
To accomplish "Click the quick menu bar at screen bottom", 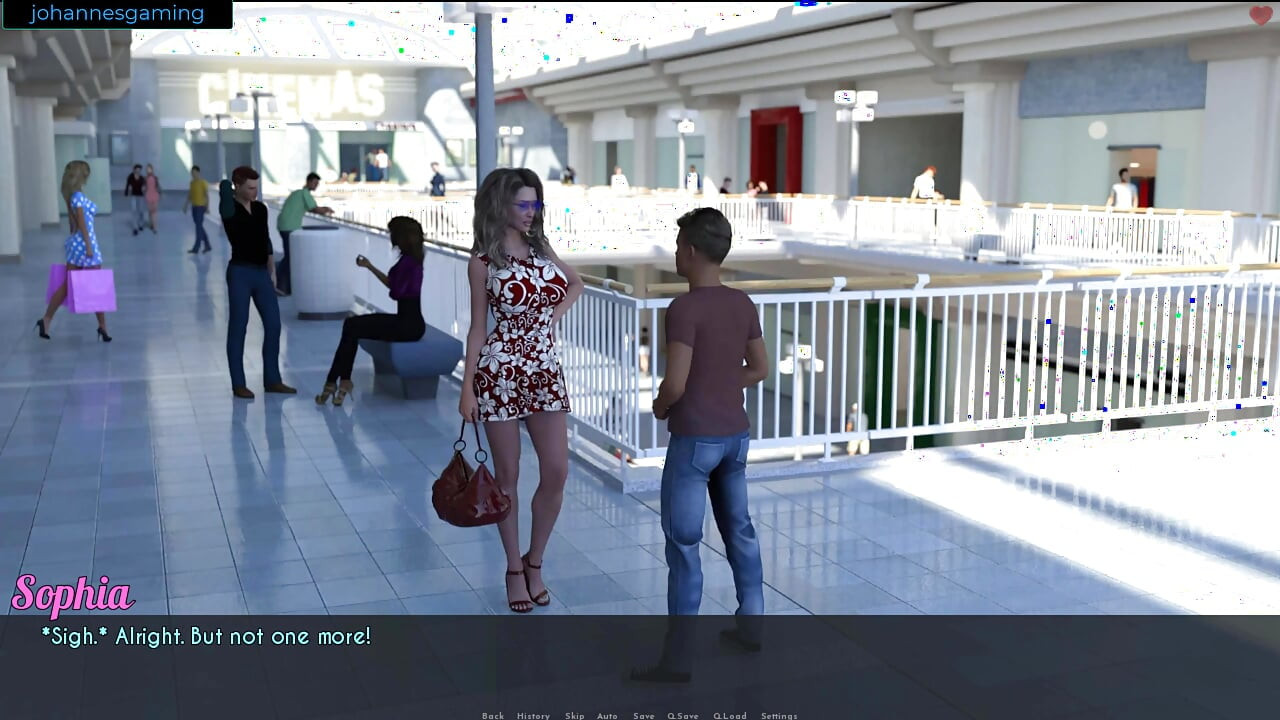I will coord(640,716).
